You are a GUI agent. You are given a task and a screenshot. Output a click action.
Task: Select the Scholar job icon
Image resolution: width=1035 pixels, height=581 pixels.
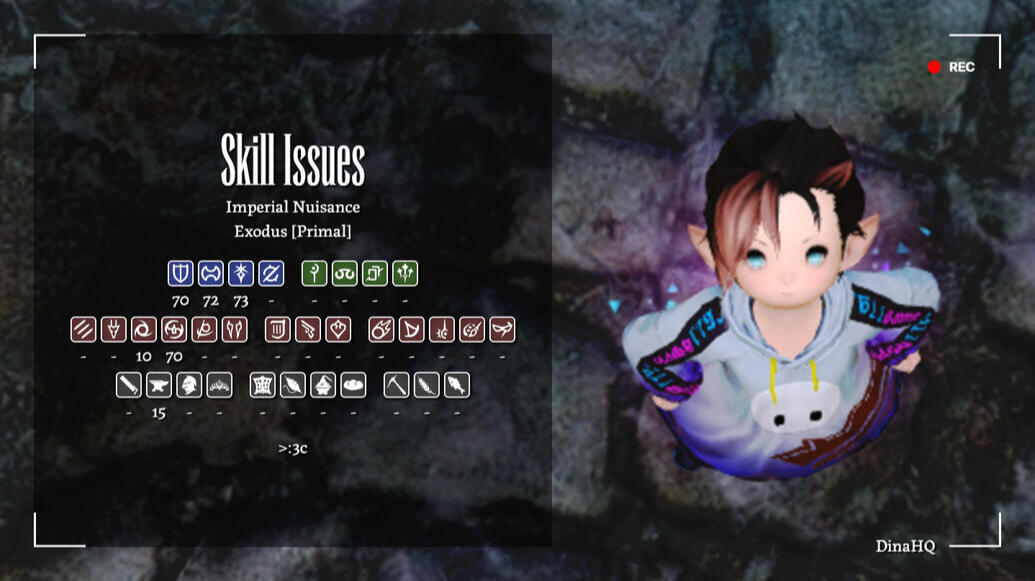pos(344,273)
